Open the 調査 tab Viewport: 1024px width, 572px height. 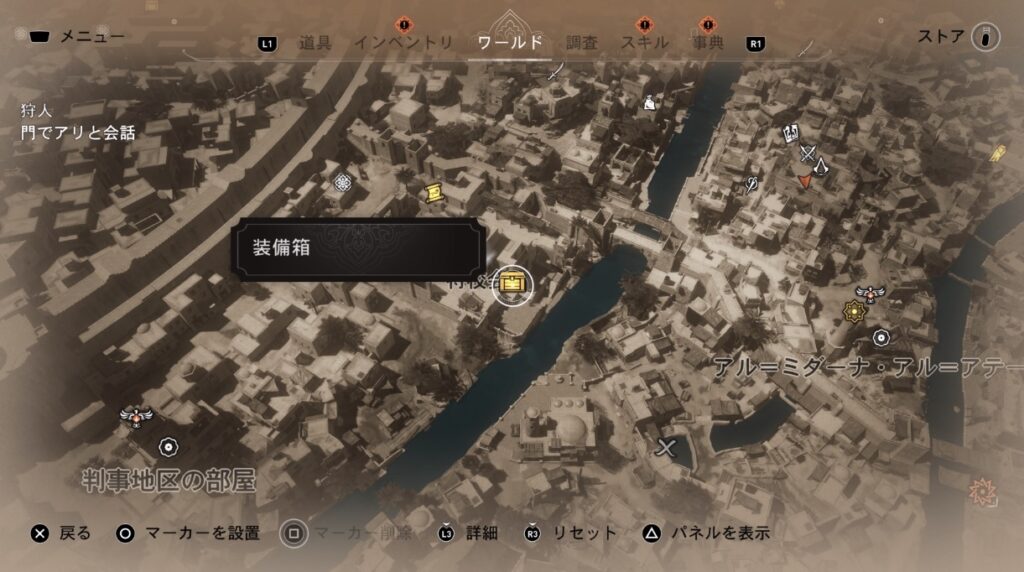pyautogui.click(x=581, y=43)
